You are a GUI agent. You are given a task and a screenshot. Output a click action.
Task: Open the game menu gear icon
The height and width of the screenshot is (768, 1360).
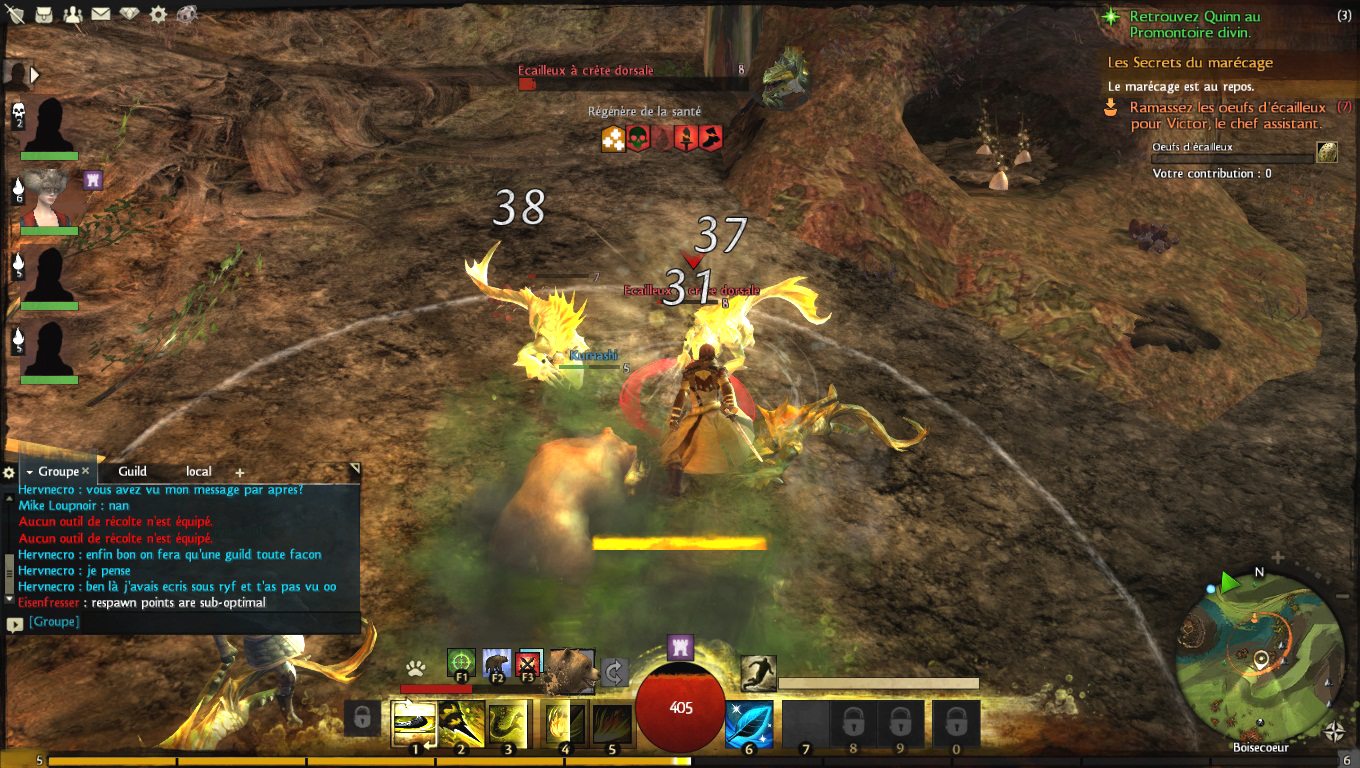pyautogui.click(x=158, y=15)
